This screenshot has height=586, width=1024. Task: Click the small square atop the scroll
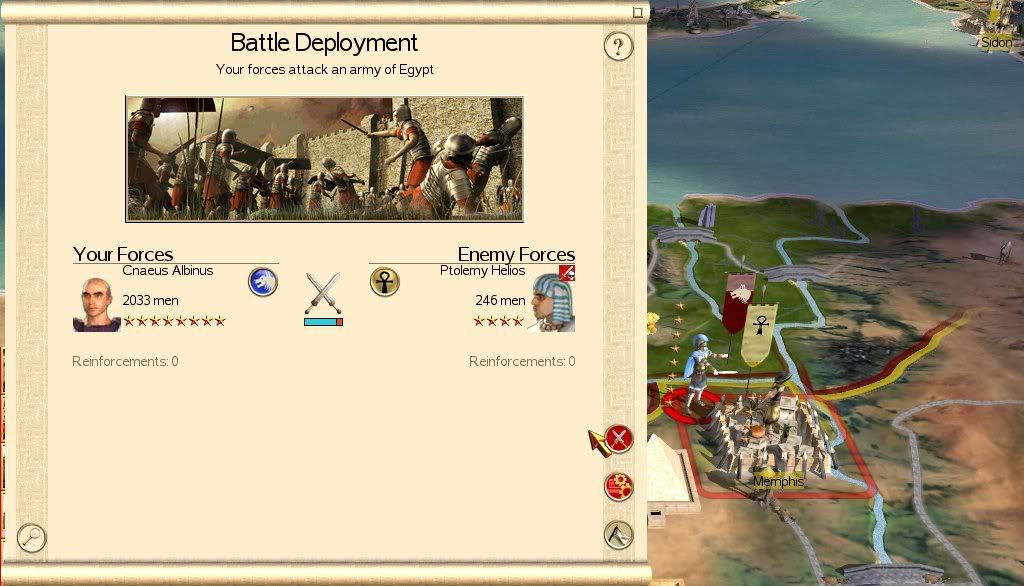pos(637,13)
